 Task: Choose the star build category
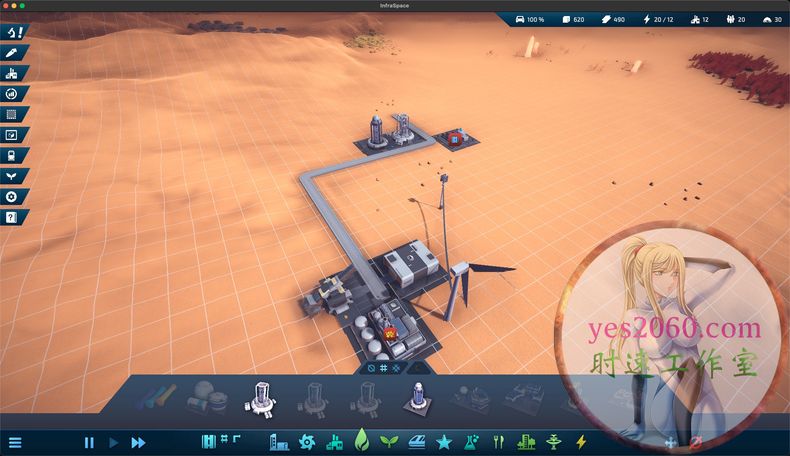443,442
